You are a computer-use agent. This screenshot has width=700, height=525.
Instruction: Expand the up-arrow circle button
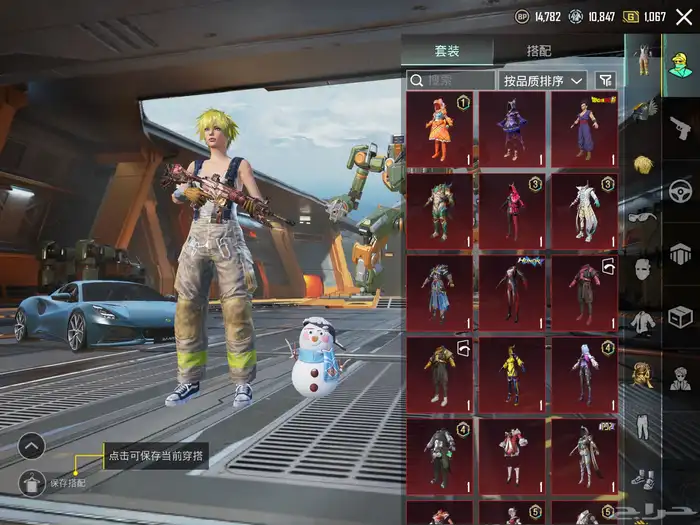(x=31, y=445)
